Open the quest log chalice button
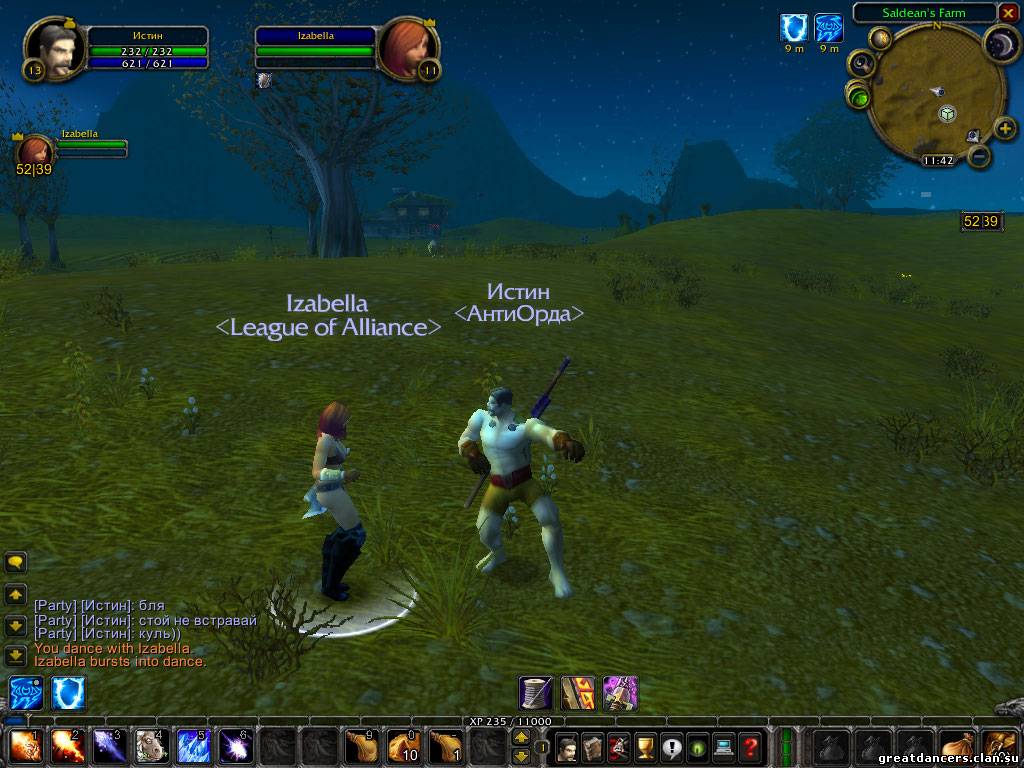The height and width of the screenshot is (768, 1024). click(645, 746)
